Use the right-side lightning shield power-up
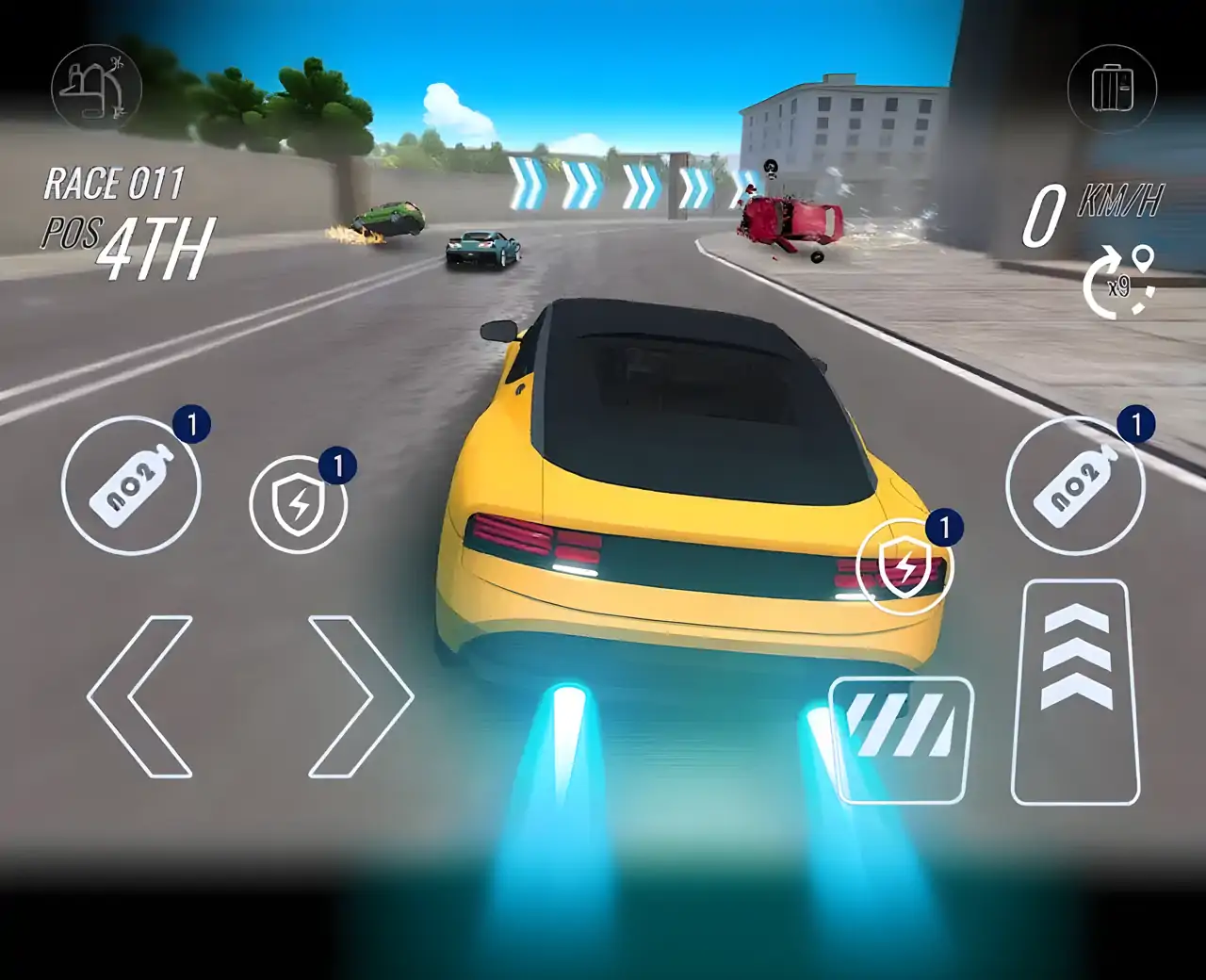The image size is (1206, 980). [905, 566]
